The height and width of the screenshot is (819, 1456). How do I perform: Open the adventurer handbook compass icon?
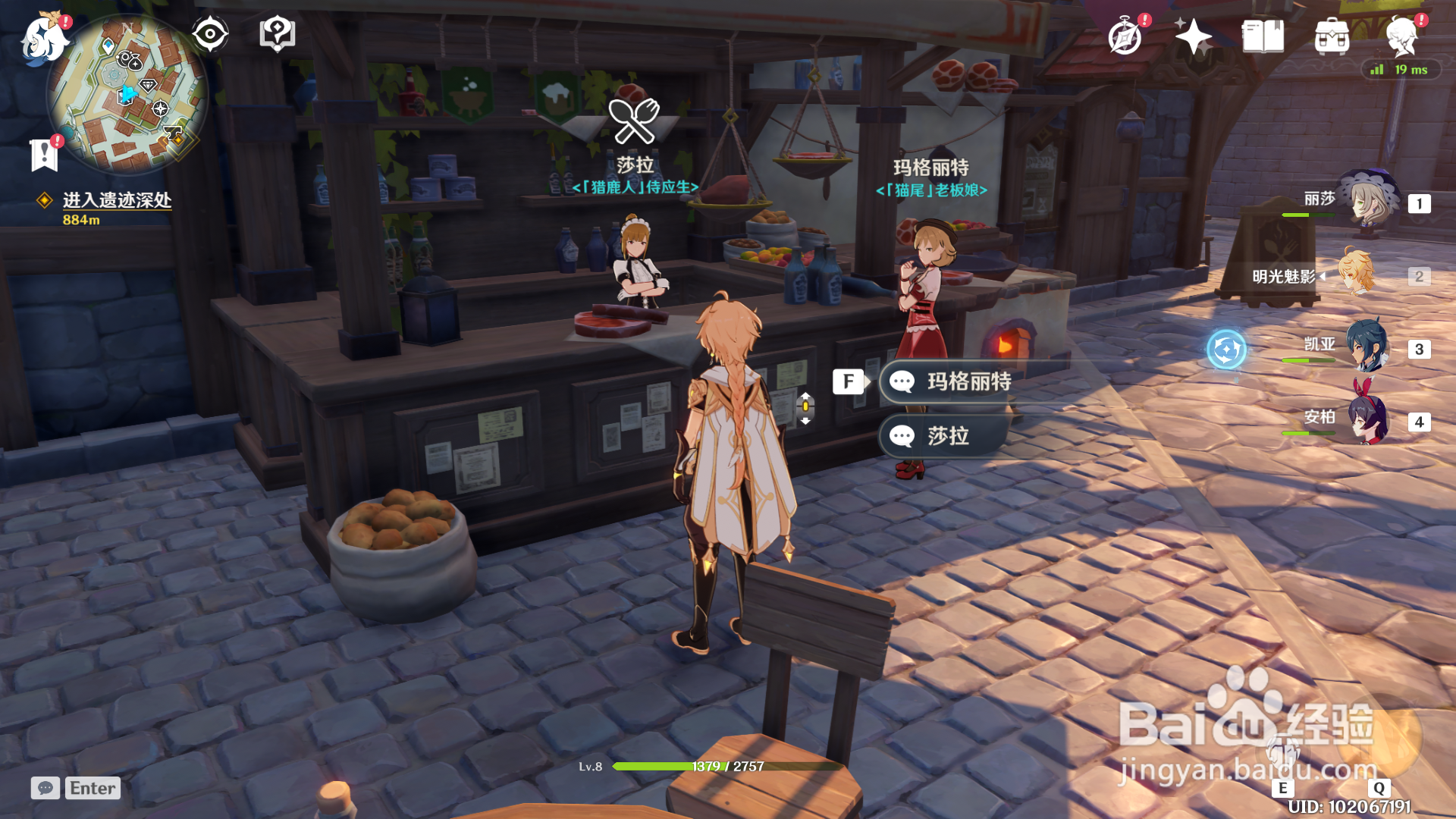point(1125,36)
